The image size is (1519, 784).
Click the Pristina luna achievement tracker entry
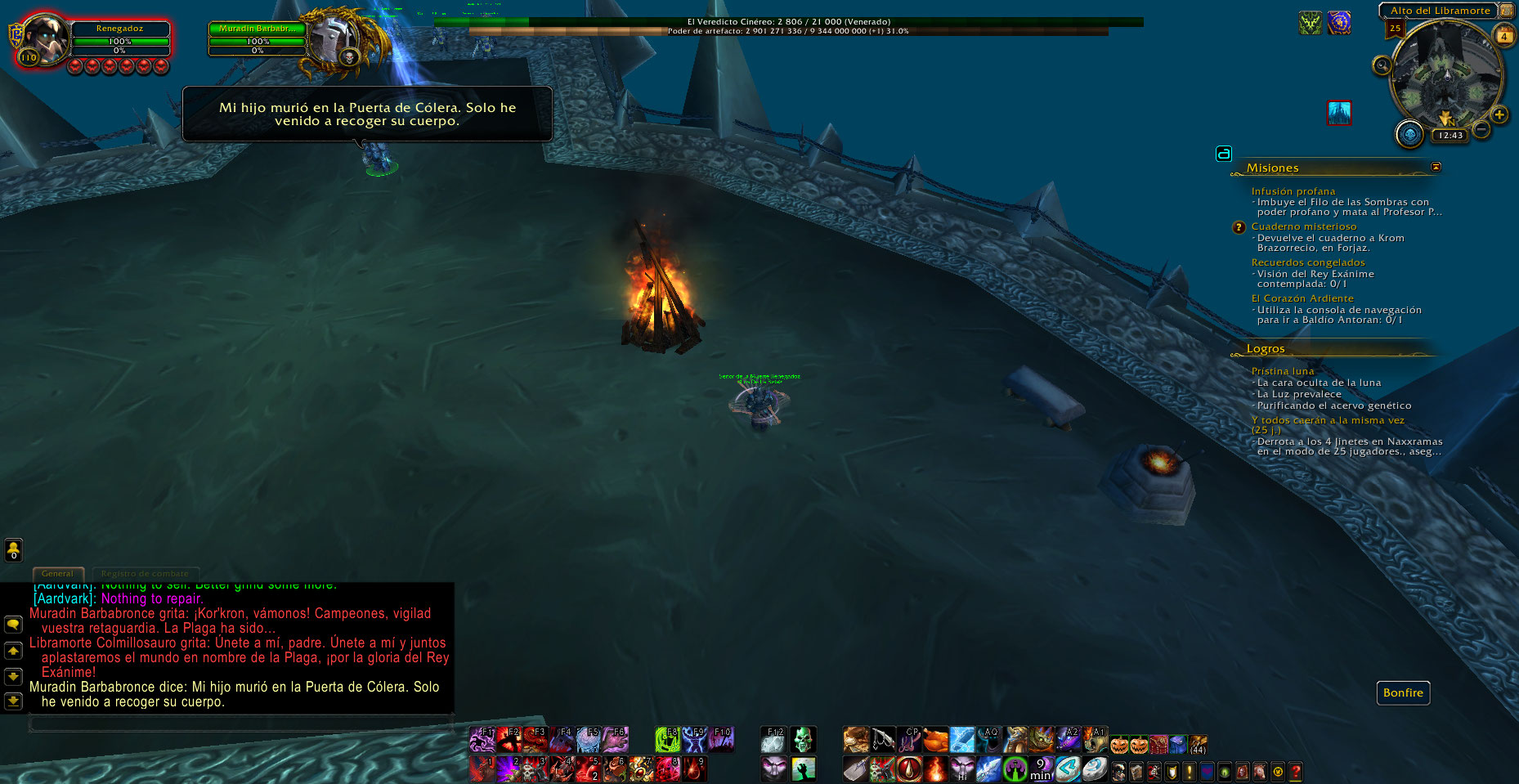point(1282,371)
